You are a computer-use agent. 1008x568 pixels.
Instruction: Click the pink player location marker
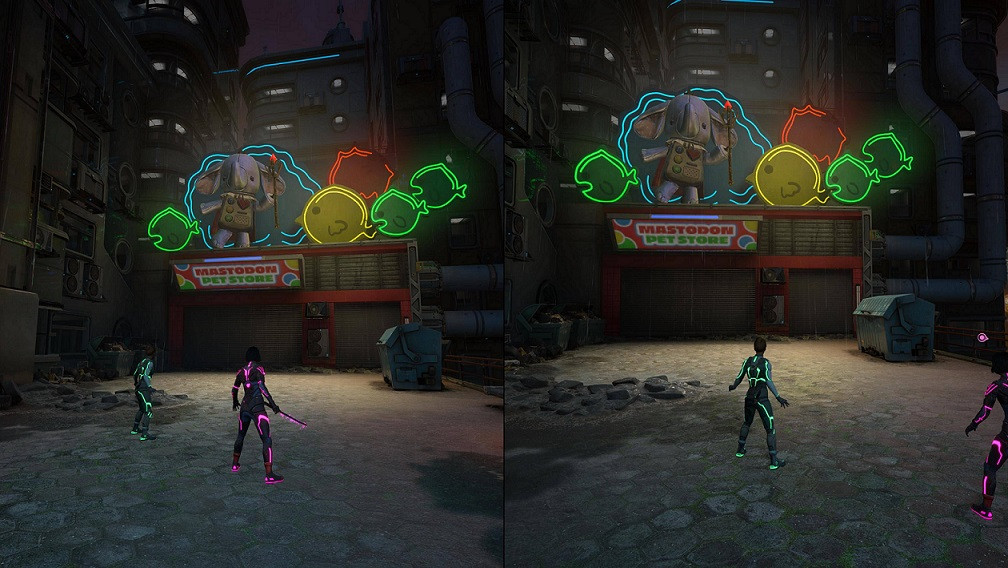tap(984, 339)
